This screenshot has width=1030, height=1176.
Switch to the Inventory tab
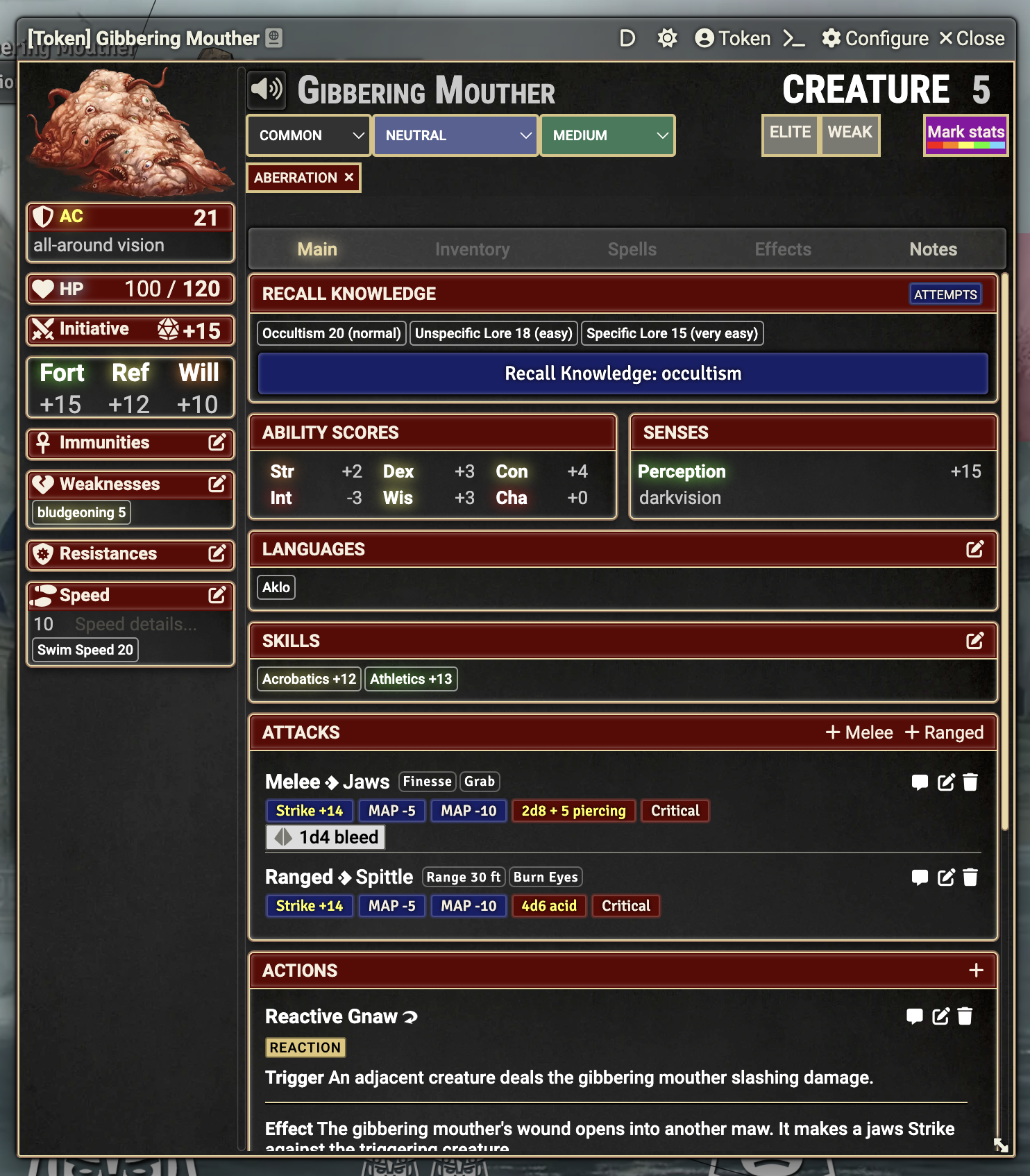coord(473,249)
